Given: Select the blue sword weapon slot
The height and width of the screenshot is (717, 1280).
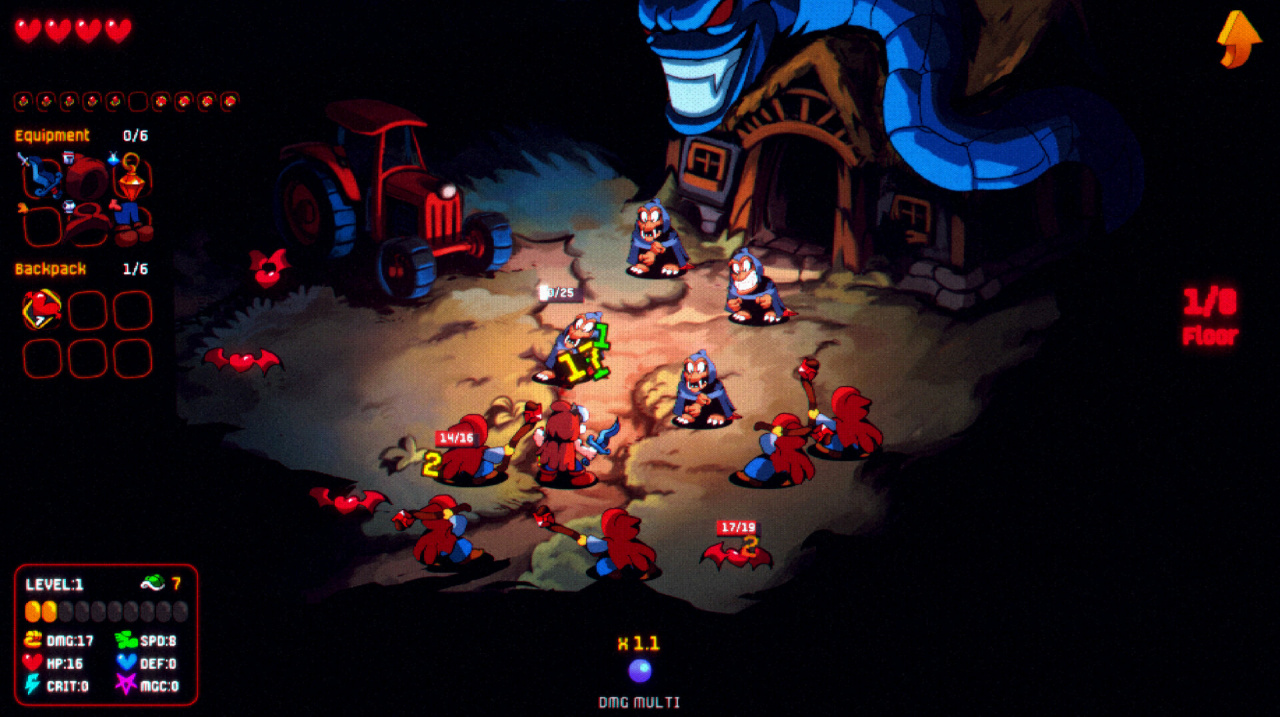Looking at the screenshot, I should (x=42, y=178).
